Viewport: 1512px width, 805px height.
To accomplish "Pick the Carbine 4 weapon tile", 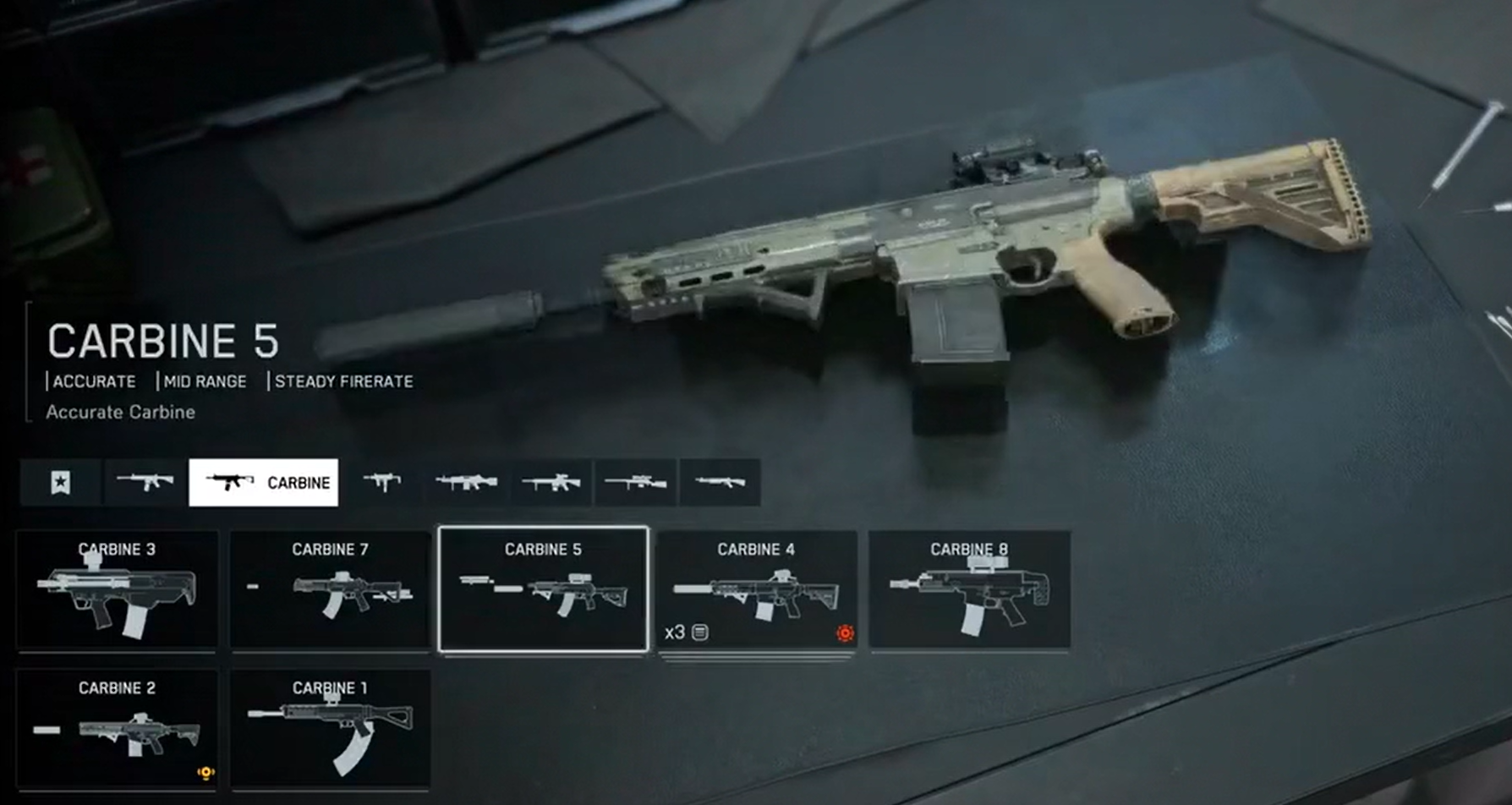I will click(x=756, y=590).
